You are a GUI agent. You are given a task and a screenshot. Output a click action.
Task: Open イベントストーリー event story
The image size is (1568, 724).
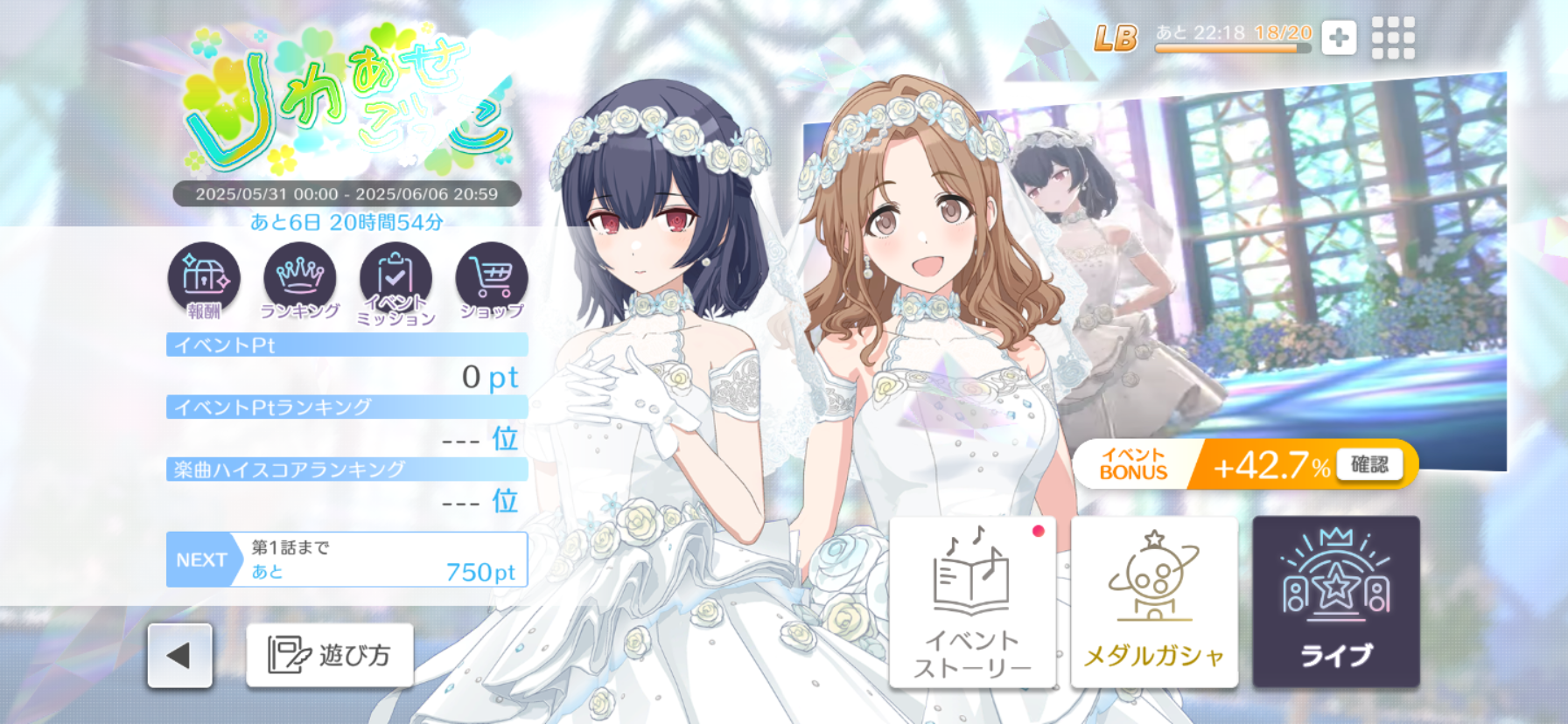tap(972, 602)
